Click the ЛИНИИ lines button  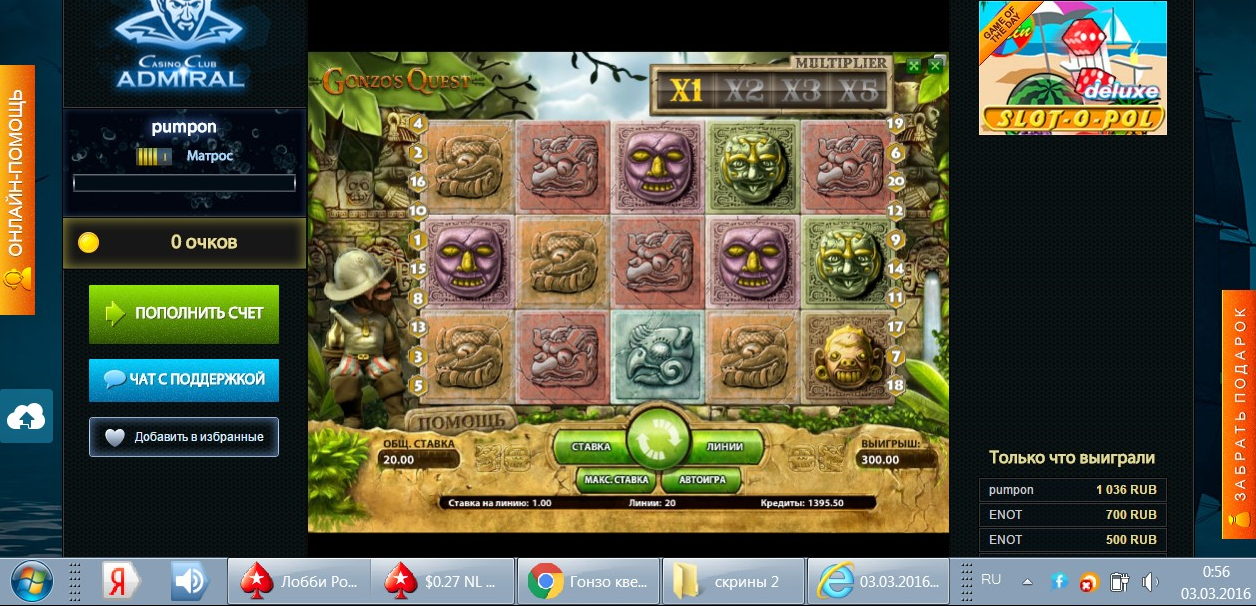(724, 446)
